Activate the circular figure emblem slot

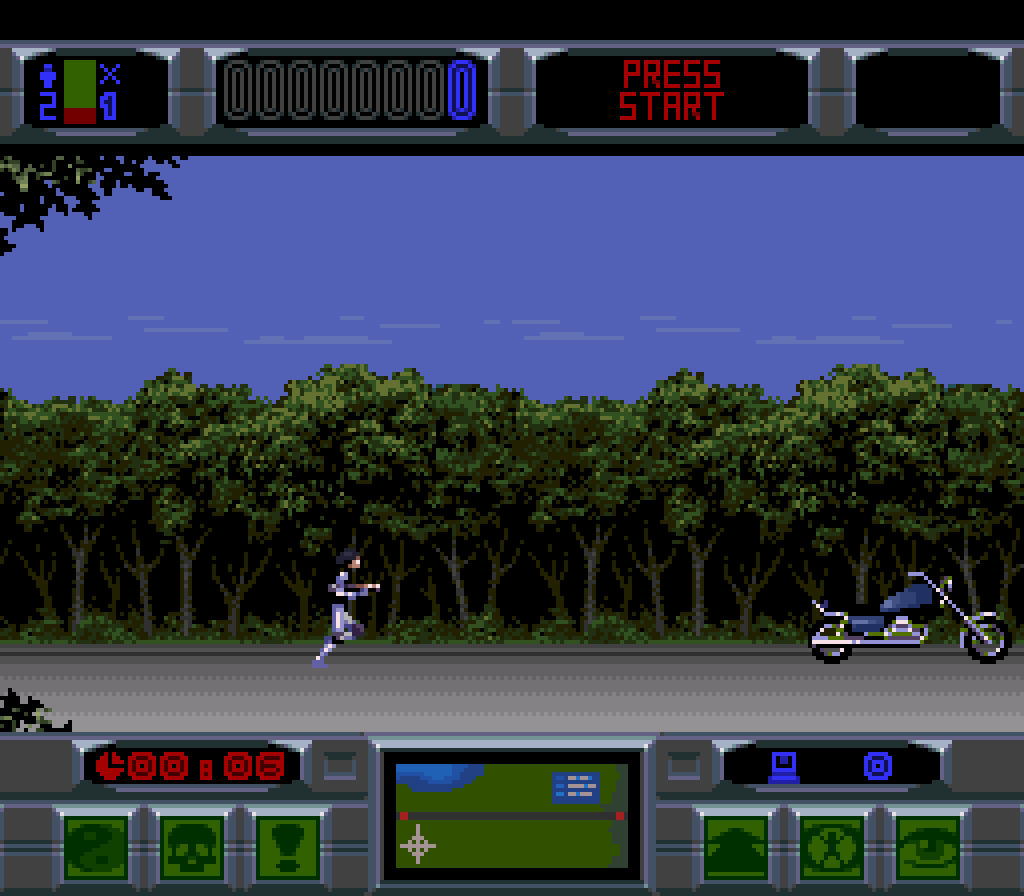(832, 847)
